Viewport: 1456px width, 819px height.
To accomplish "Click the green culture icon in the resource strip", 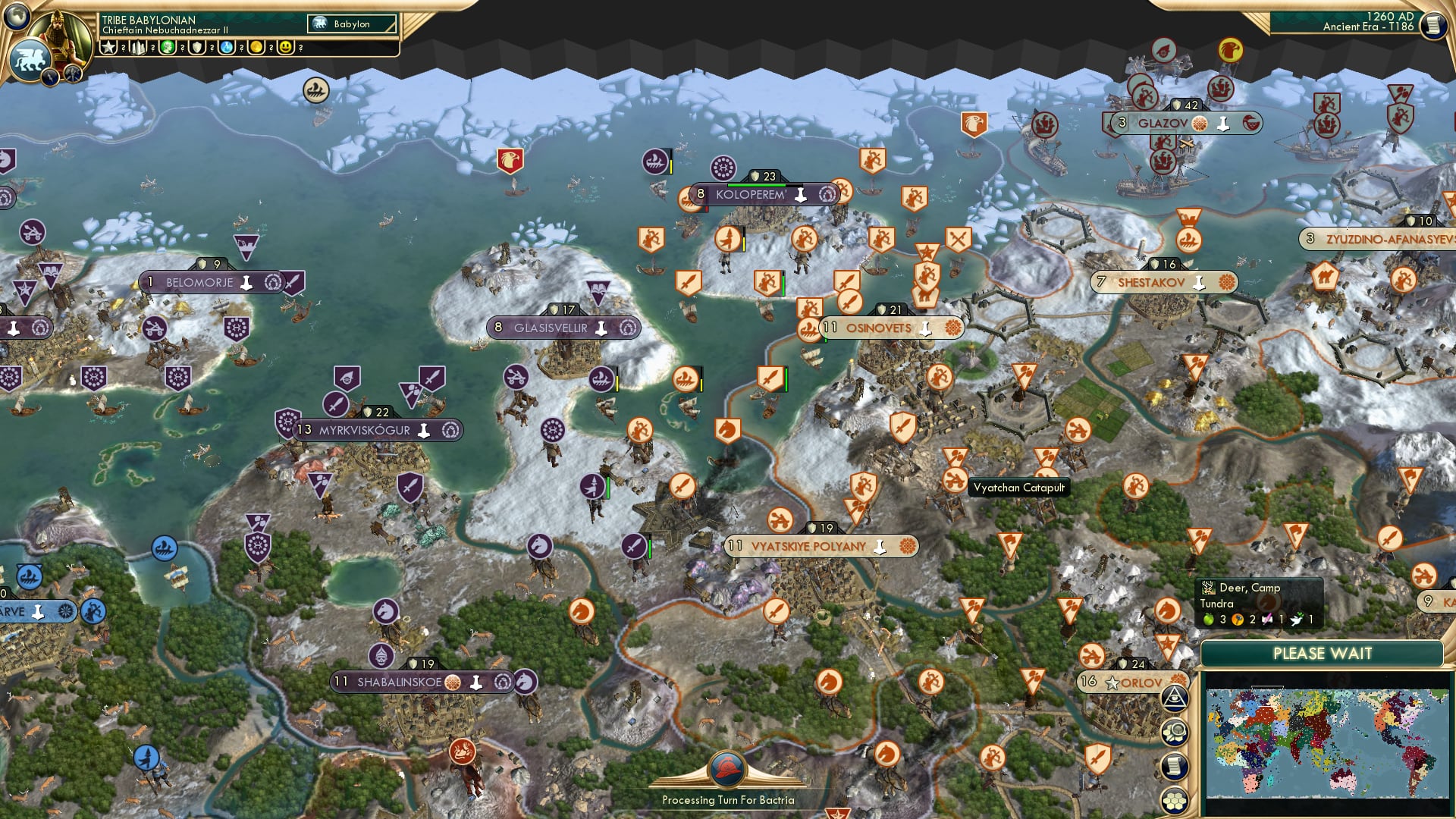I will click(167, 48).
